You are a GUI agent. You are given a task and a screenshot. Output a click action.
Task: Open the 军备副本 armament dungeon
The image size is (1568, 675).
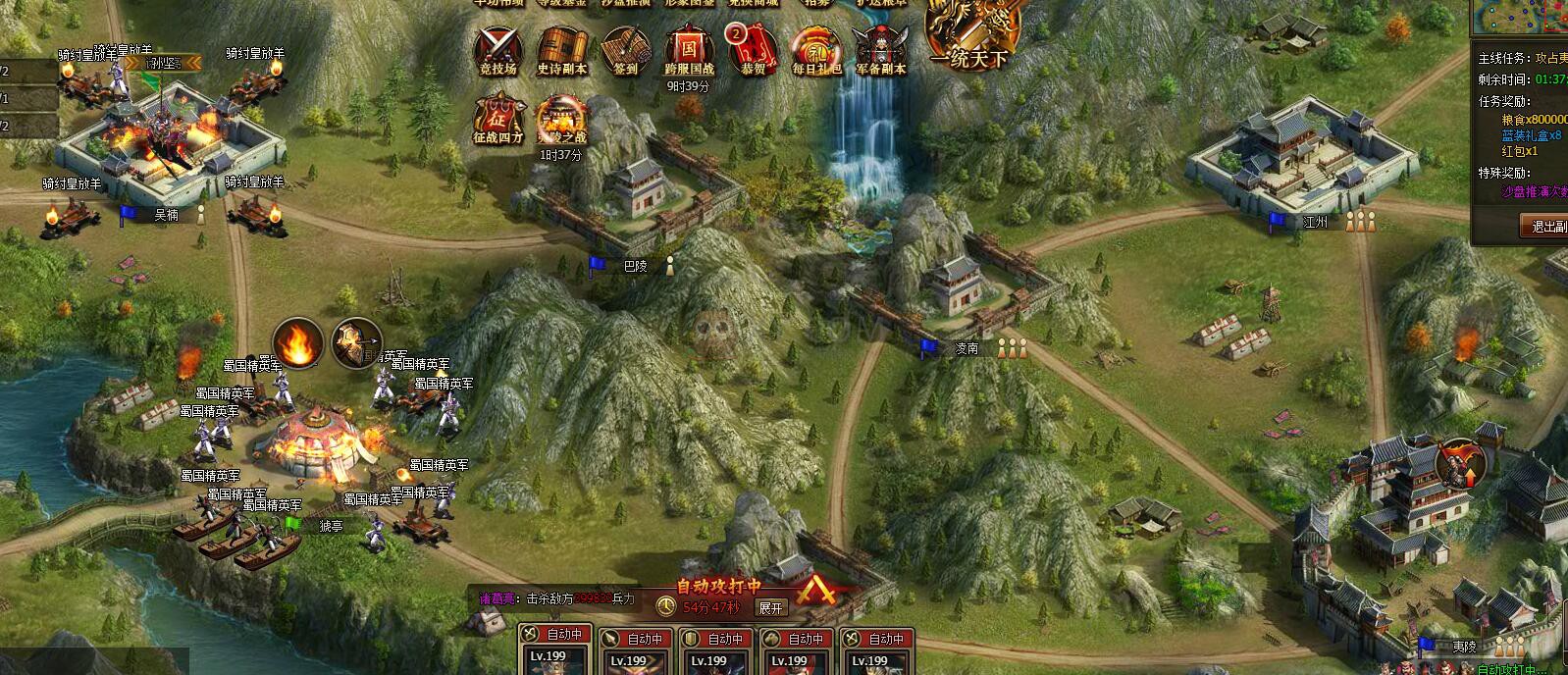click(880, 48)
